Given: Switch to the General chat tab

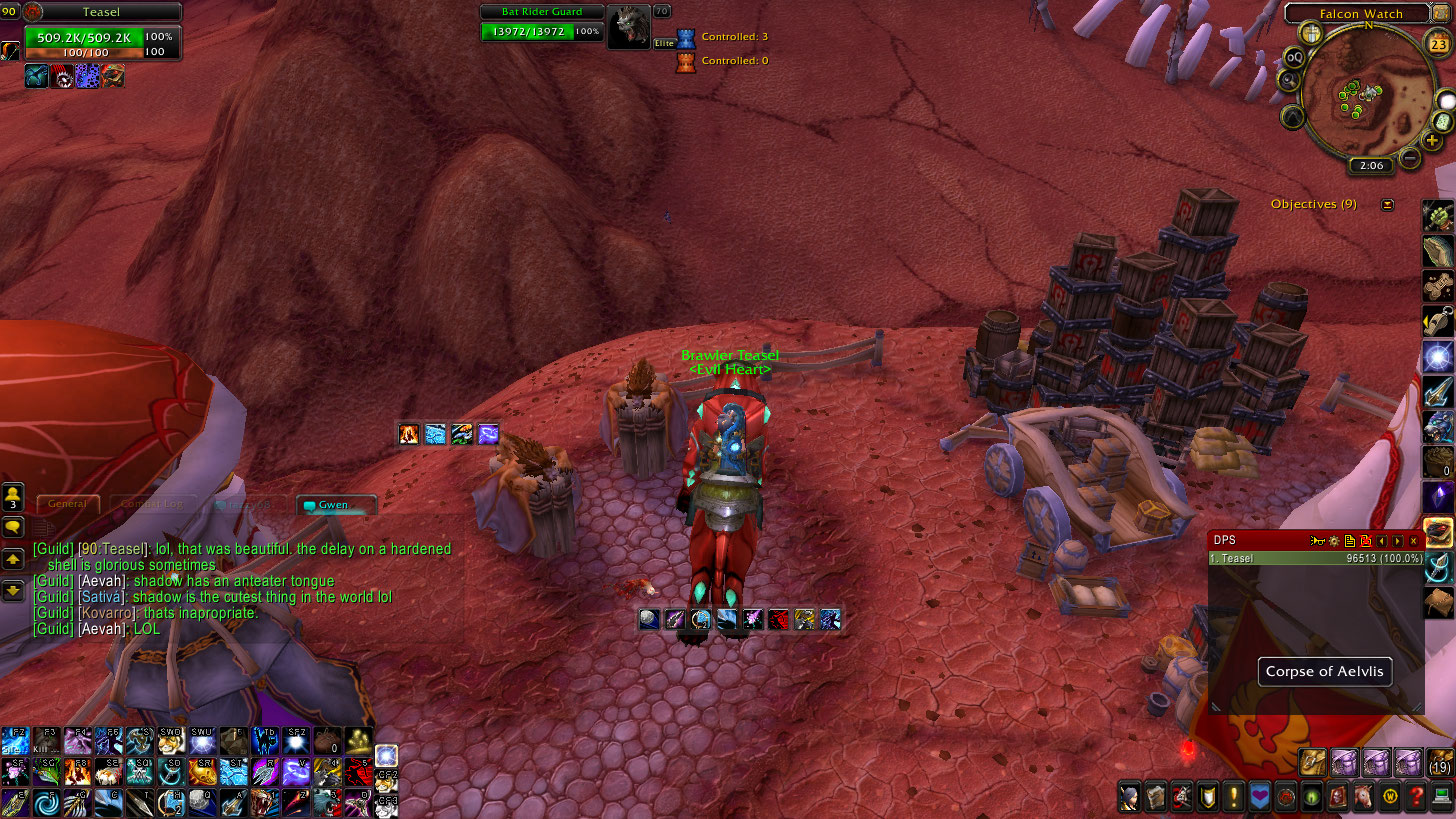Looking at the screenshot, I should [x=68, y=504].
